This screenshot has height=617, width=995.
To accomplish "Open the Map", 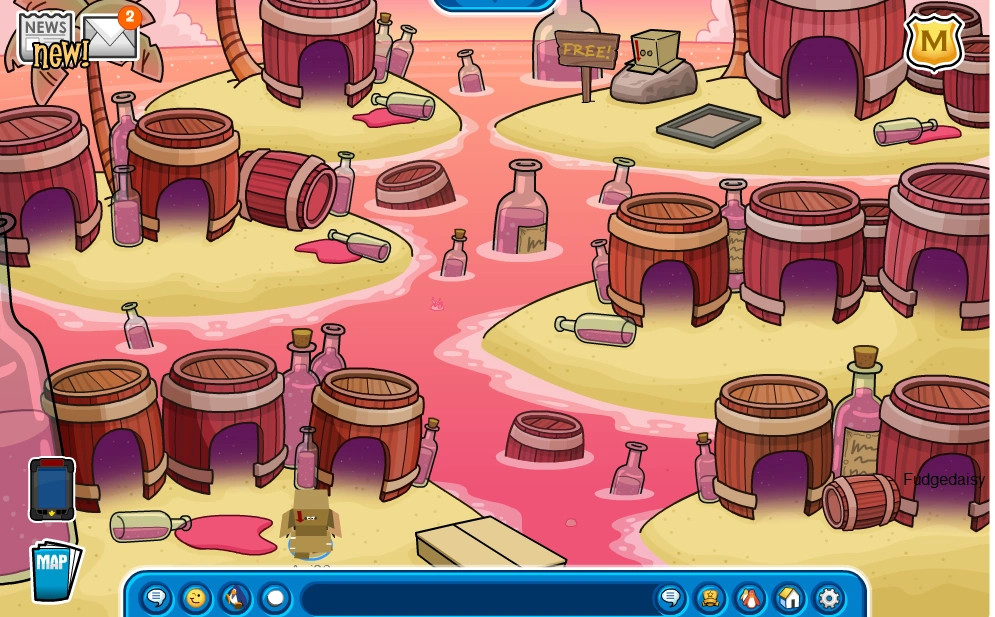I will click(53, 570).
